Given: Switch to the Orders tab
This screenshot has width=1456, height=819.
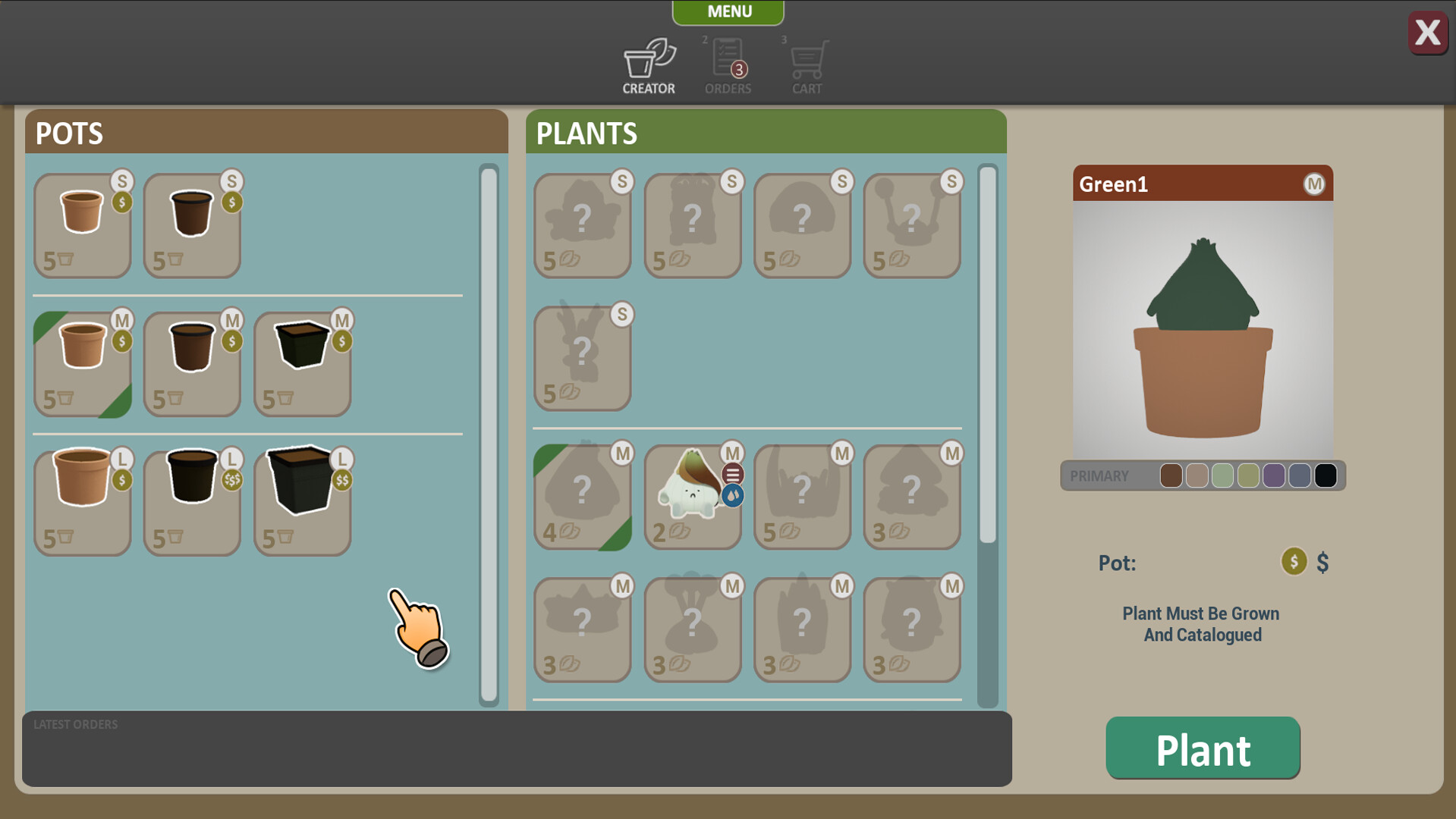Looking at the screenshot, I should pos(728,67).
